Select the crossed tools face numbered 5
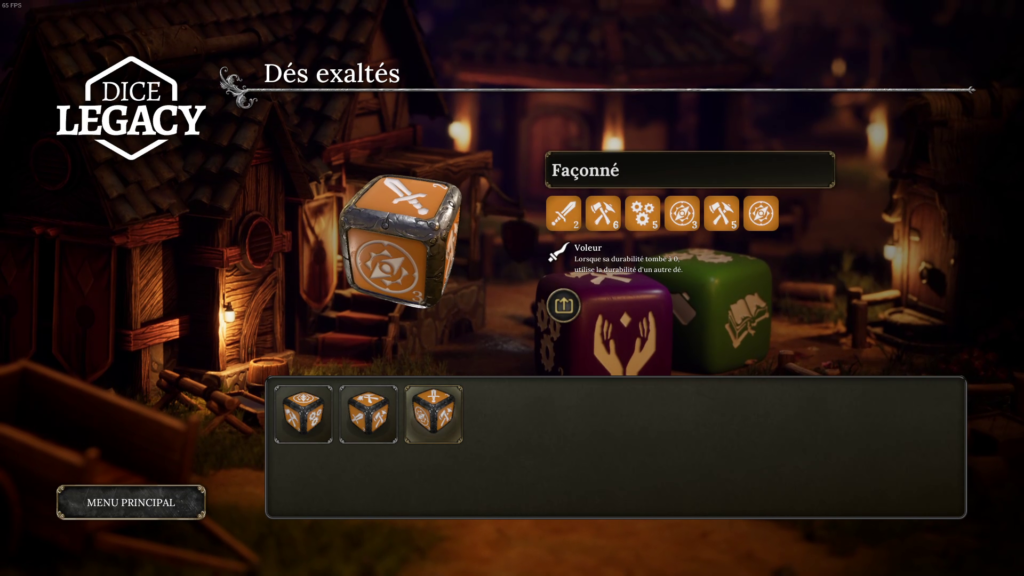The image size is (1024, 576). (721, 213)
